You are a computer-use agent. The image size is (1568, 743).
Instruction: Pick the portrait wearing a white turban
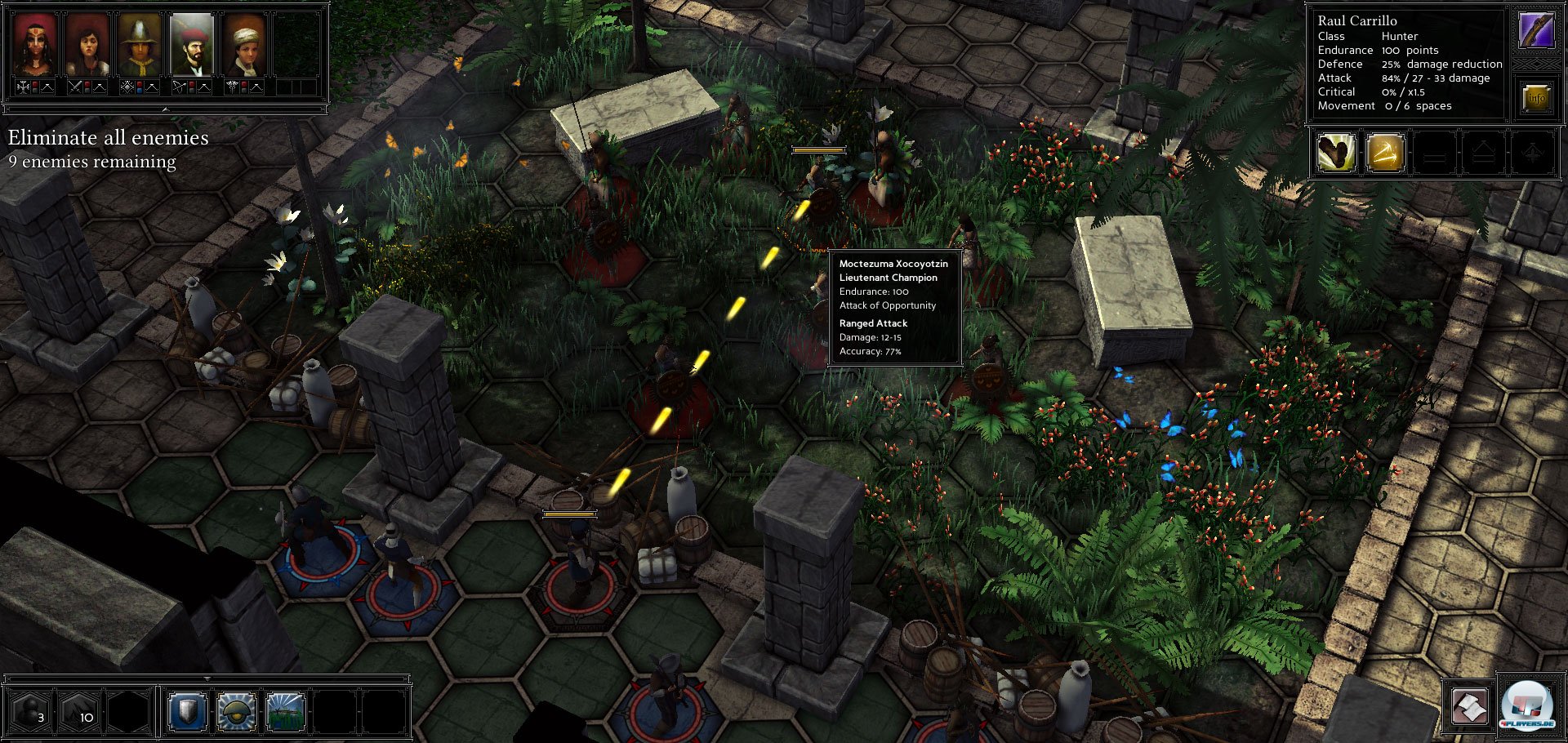[x=244, y=46]
